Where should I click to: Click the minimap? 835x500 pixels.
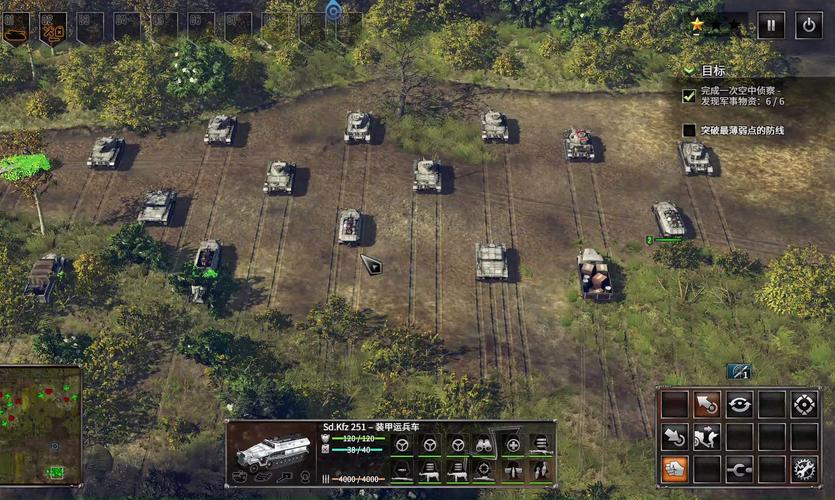[x=40, y=424]
